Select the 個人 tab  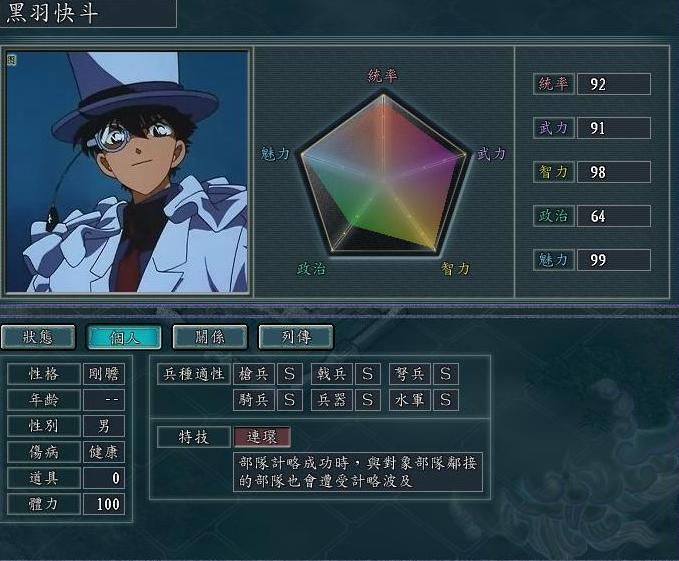pyautogui.click(x=124, y=337)
